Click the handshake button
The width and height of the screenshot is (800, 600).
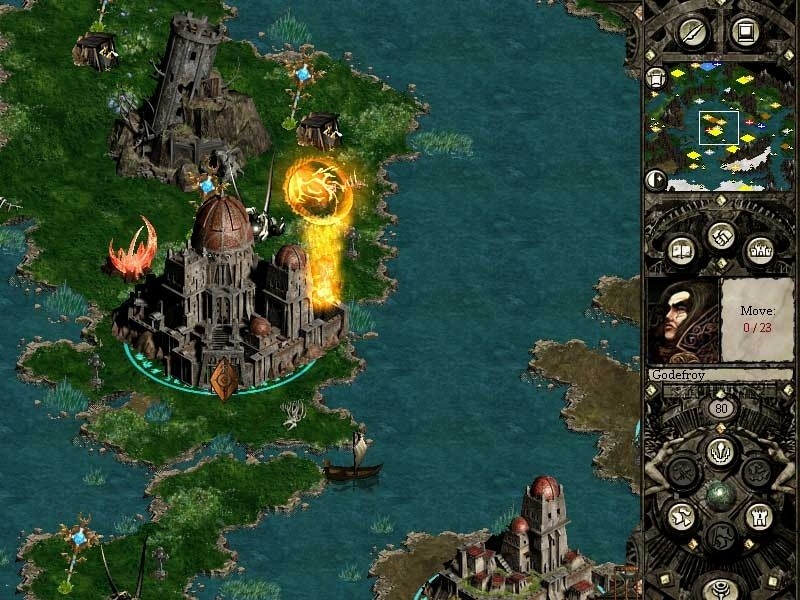(719, 237)
